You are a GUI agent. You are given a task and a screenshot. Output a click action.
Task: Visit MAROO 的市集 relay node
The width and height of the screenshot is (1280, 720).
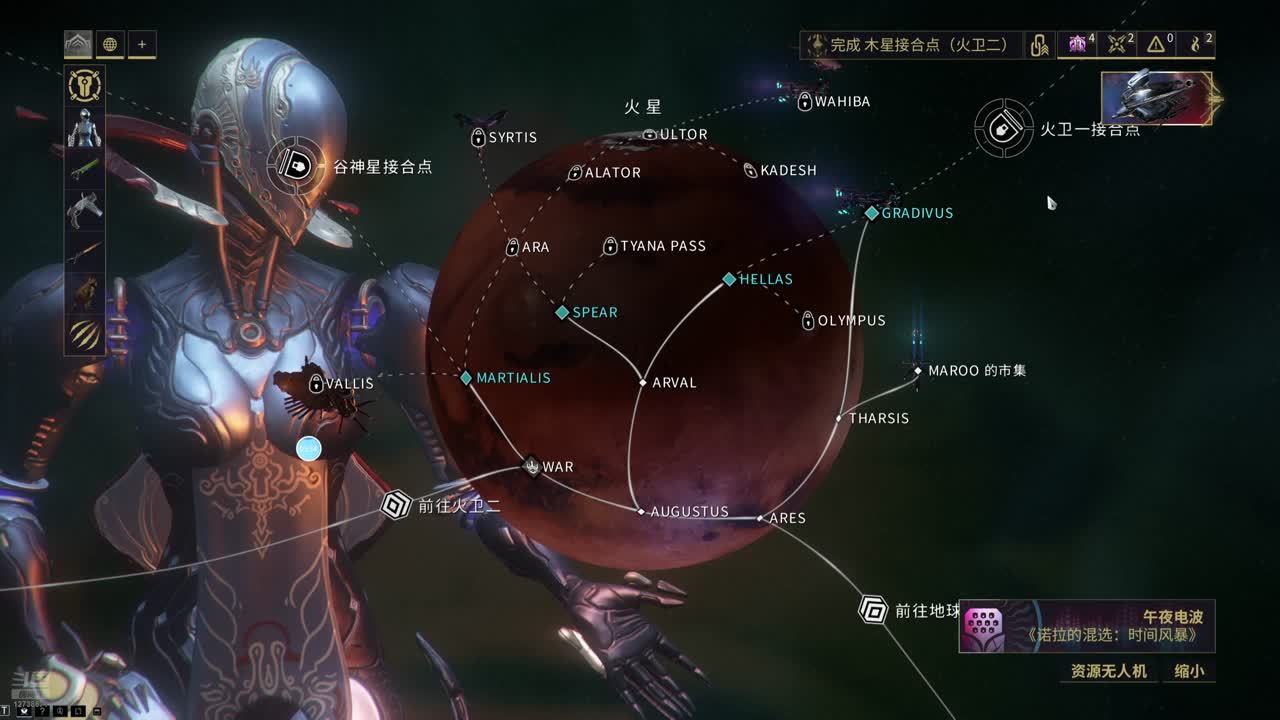click(x=918, y=371)
